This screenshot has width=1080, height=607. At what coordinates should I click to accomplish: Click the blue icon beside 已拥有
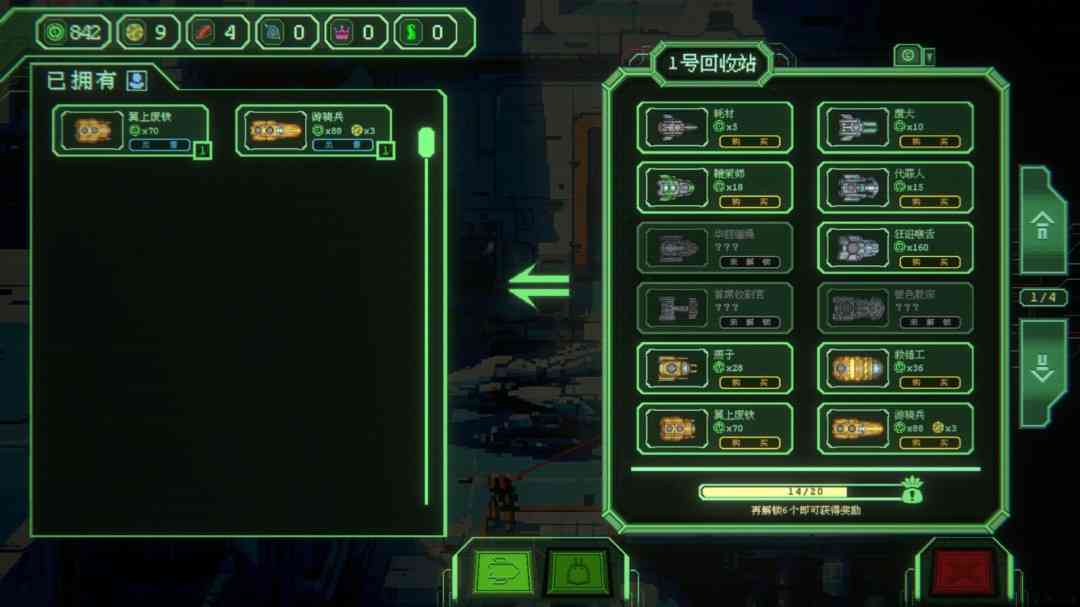click(x=136, y=80)
